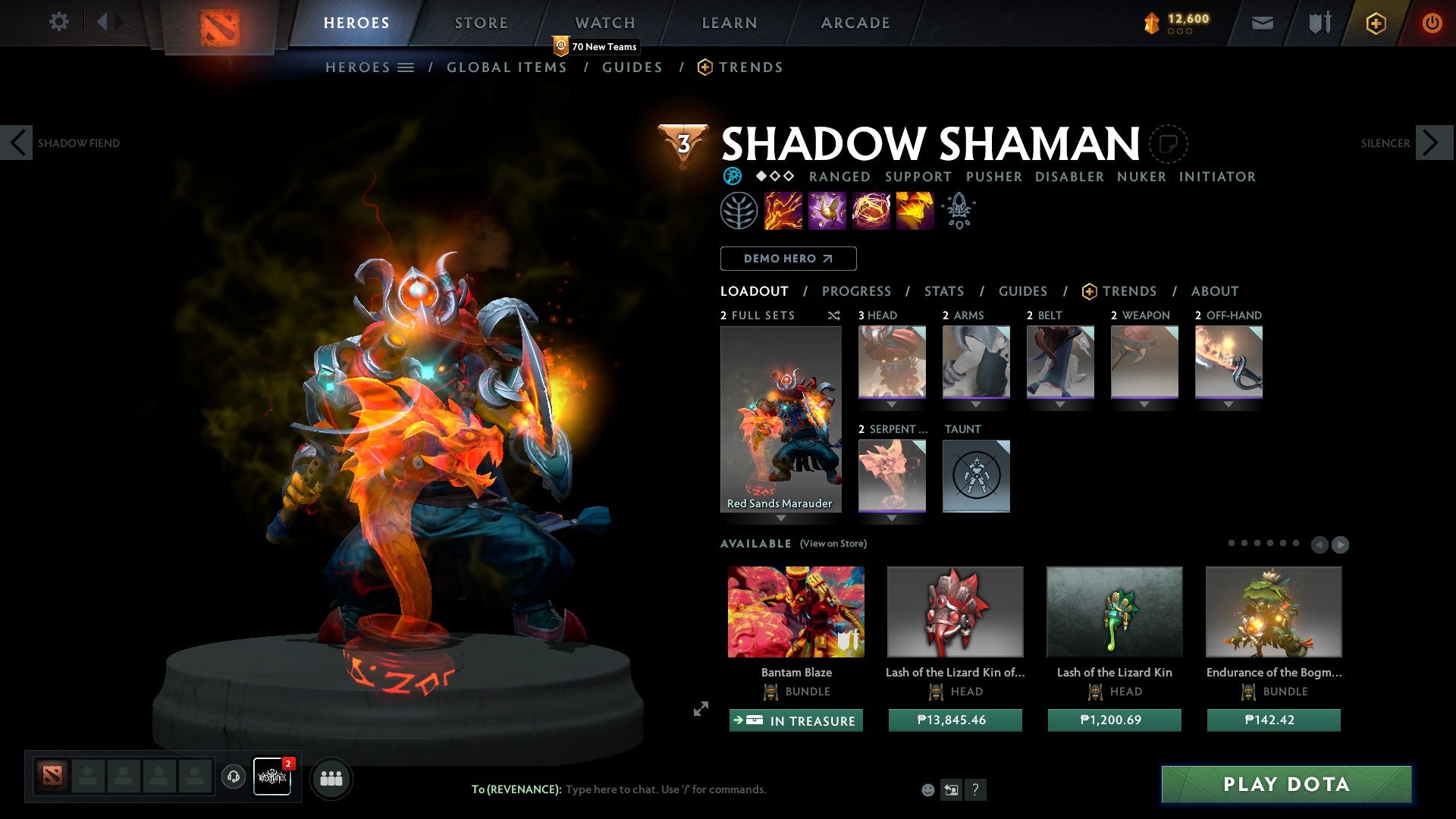Image resolution: width=1456 pixels, height=819 pixels.
Task: Click the Dota Plus hexagon icon
Action: tap(1375, 23)
